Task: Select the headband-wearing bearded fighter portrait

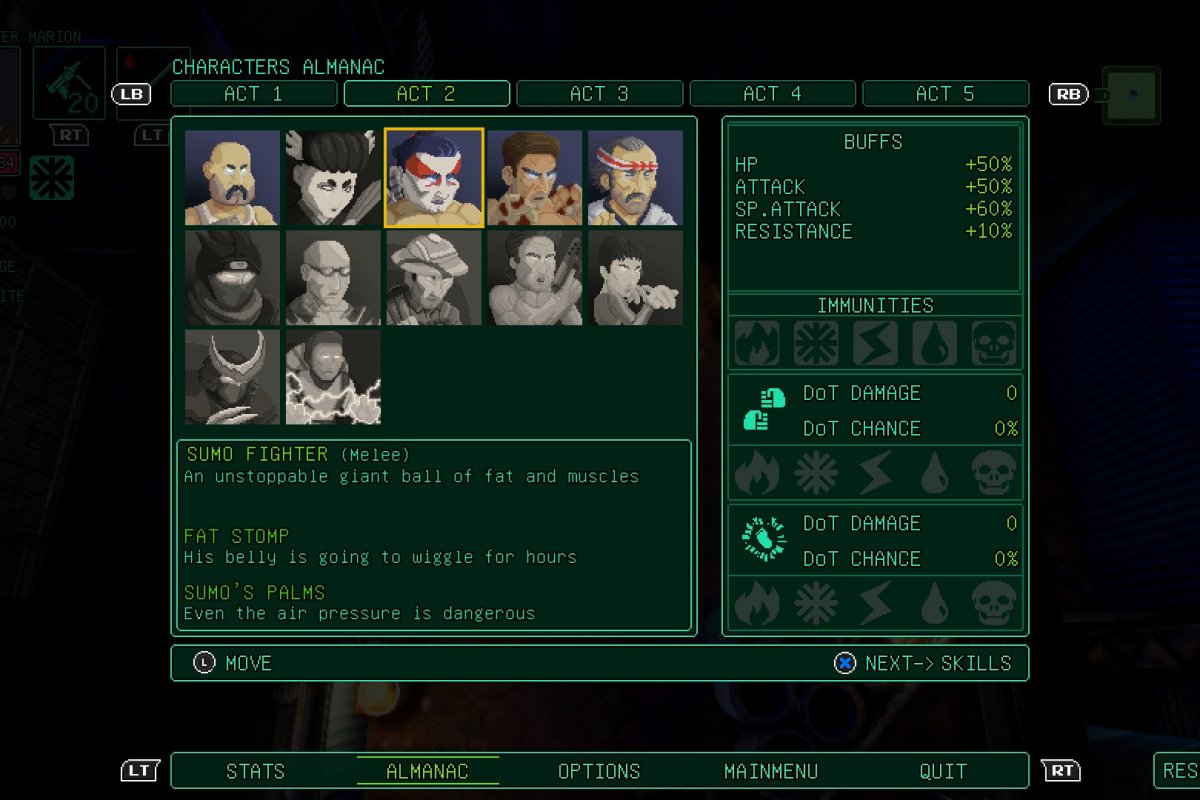Action: pyautogui.click(x=636, y=177)
